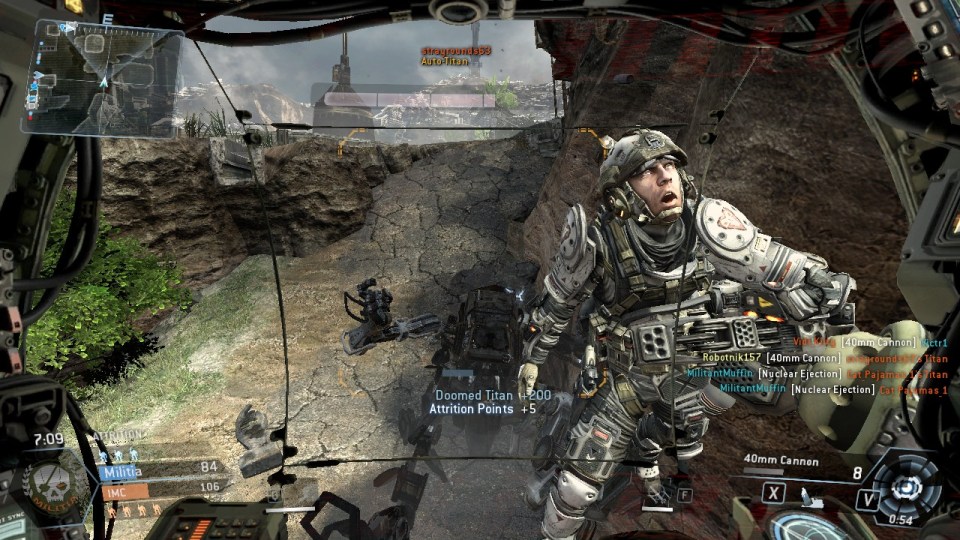
Task: Click the blue Militia team label
Action: [x=122, y=471]
